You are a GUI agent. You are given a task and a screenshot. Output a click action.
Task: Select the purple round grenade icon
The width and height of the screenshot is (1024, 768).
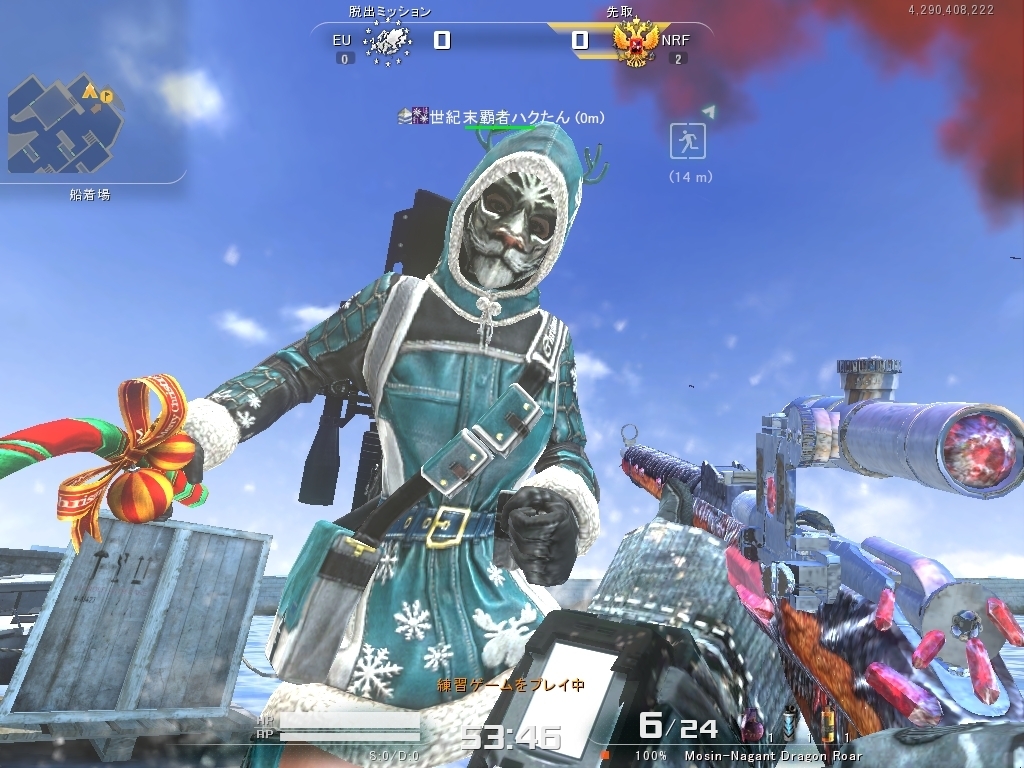click(x=751, y=728)
